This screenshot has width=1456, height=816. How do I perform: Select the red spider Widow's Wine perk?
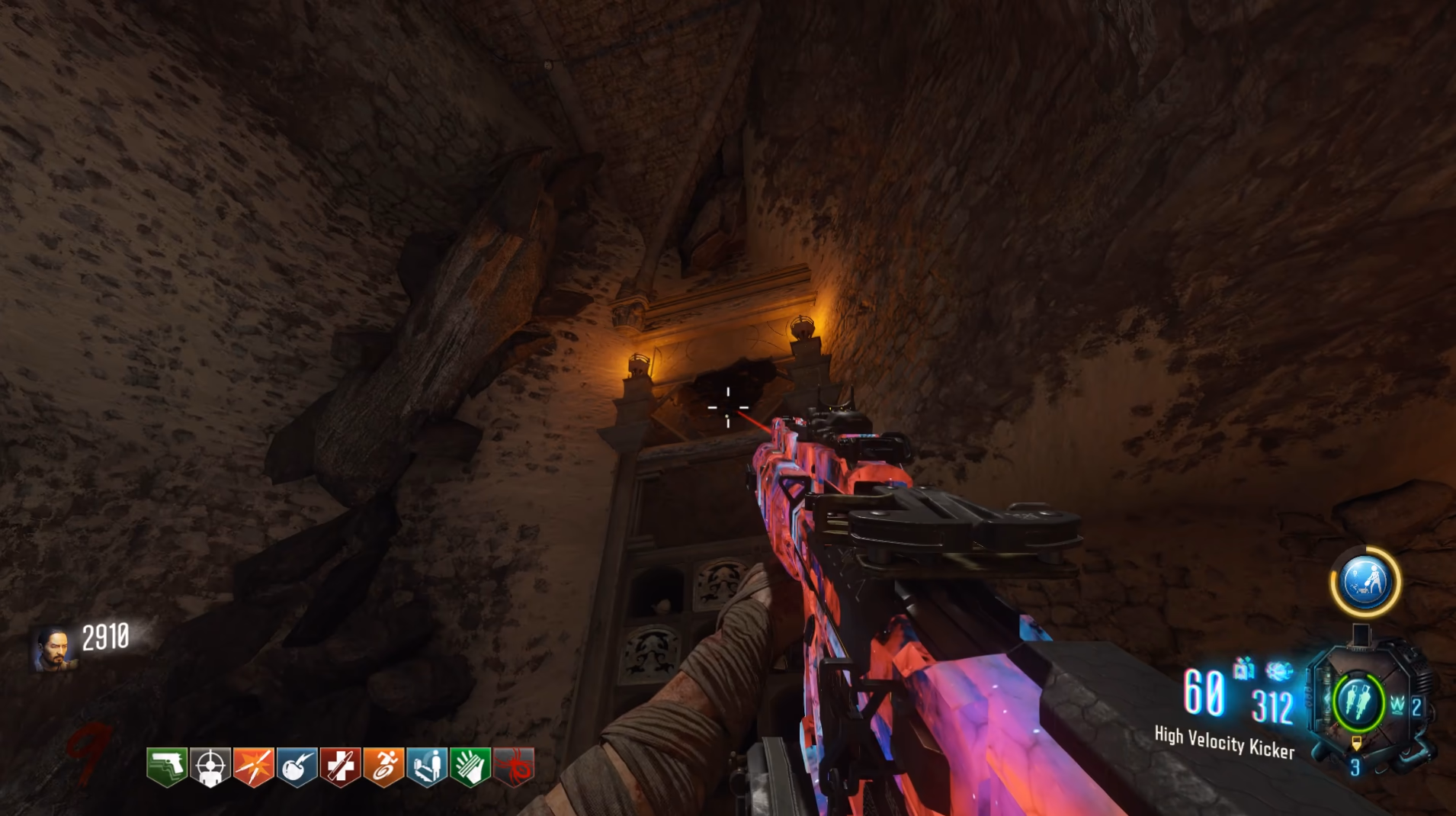514,766
